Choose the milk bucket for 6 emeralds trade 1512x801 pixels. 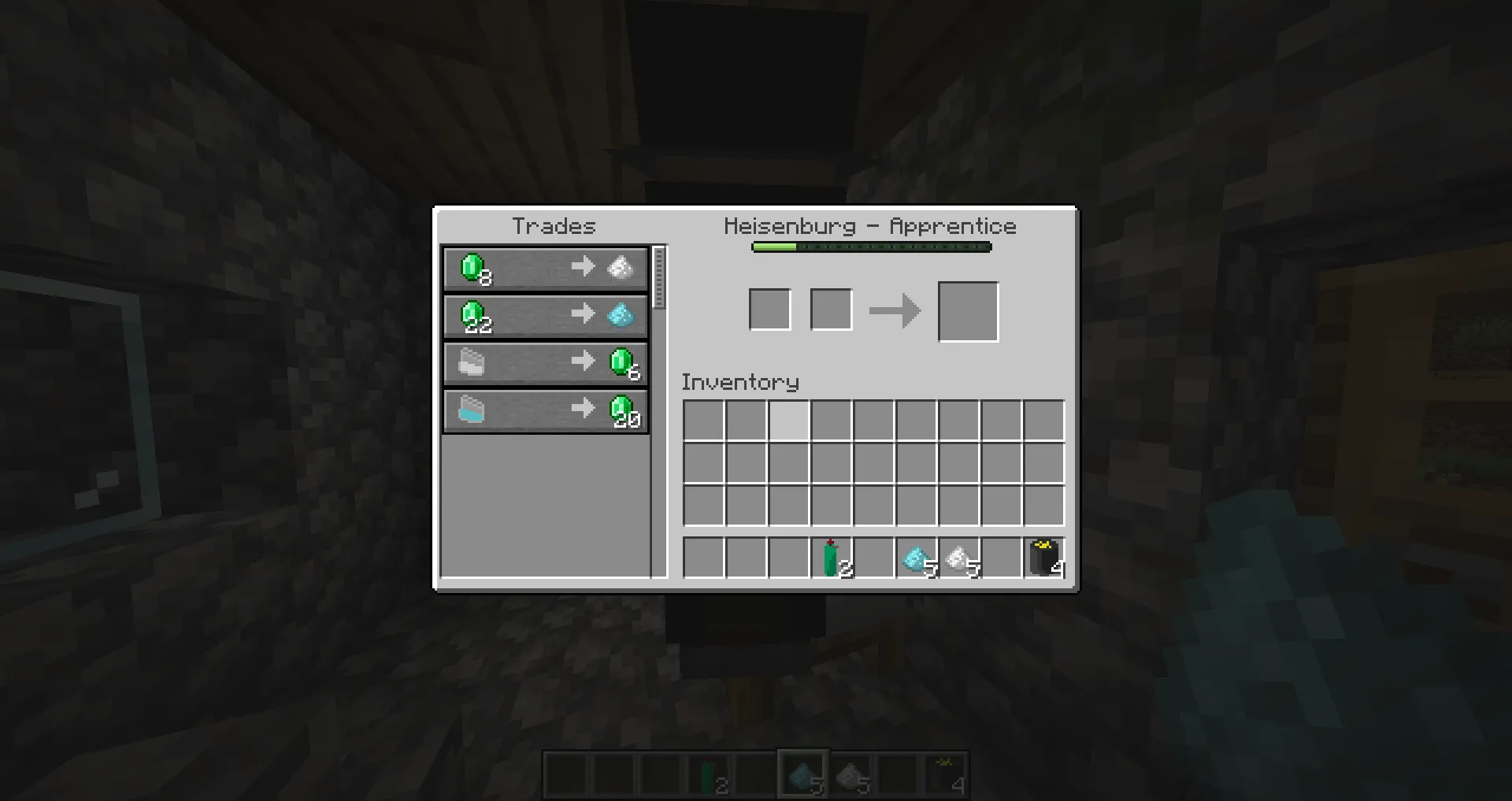tap(545, 362)
